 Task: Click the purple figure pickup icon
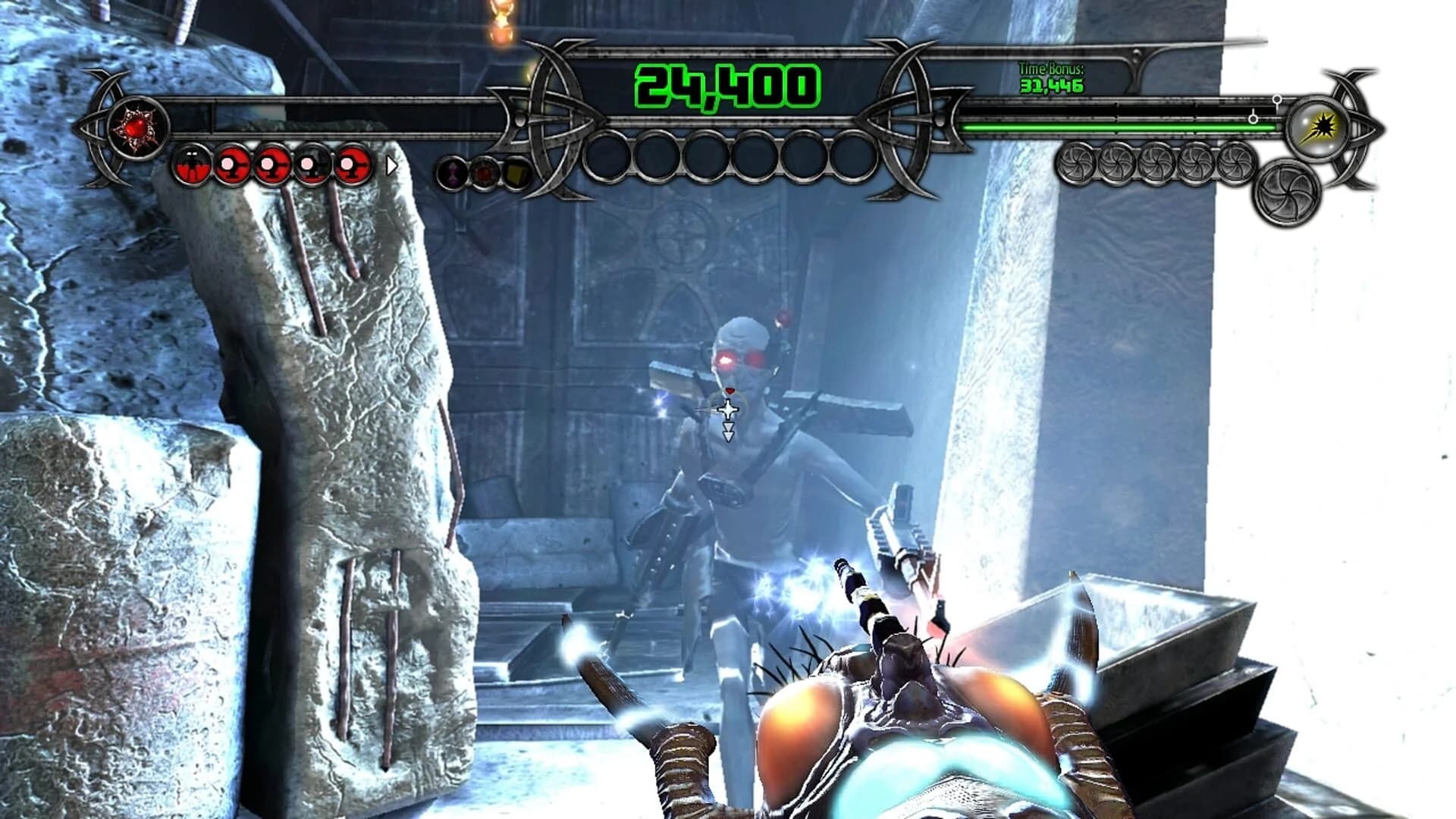[x=453, y=171]
